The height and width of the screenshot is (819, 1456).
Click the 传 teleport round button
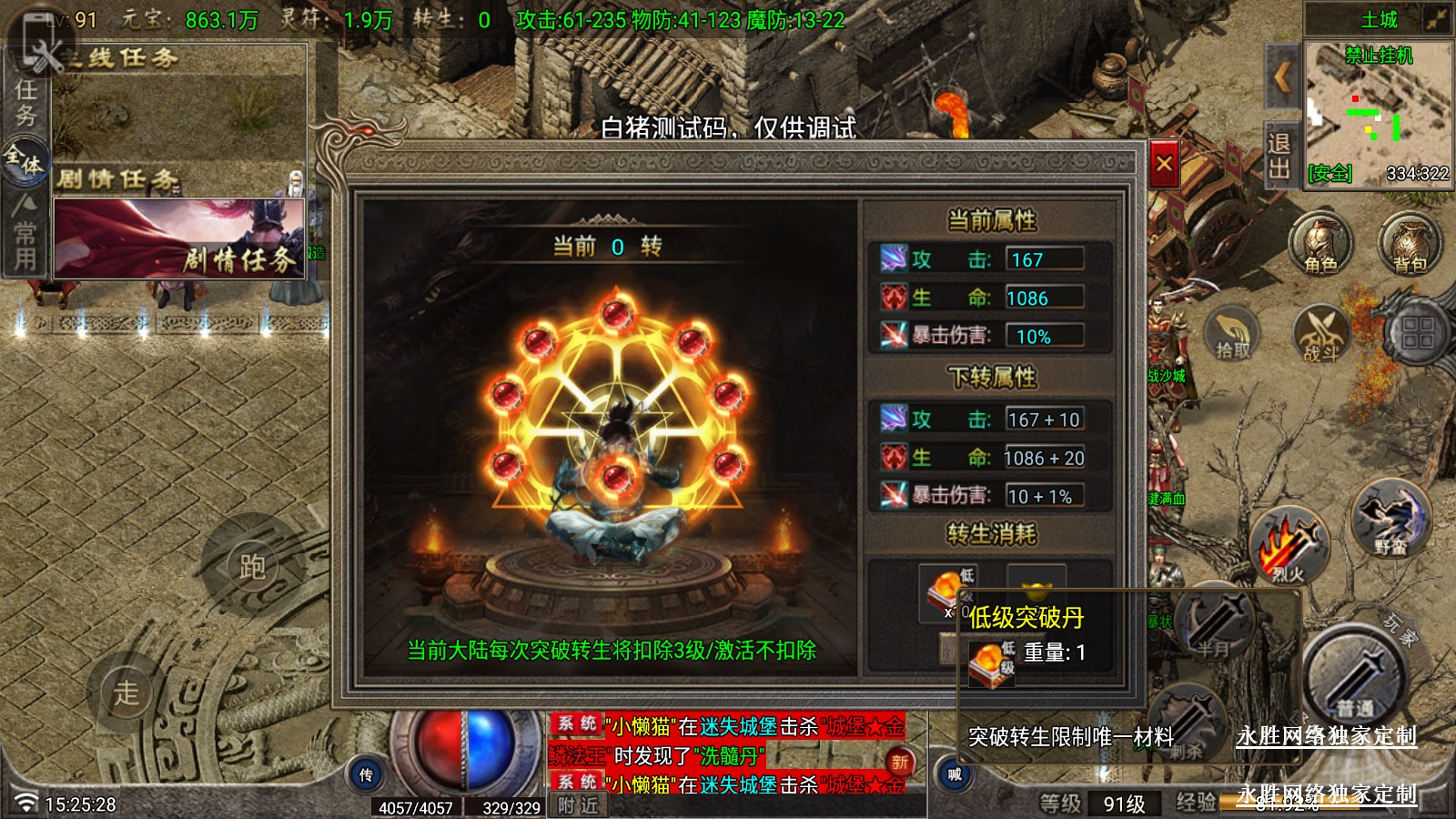pos(366,774)
